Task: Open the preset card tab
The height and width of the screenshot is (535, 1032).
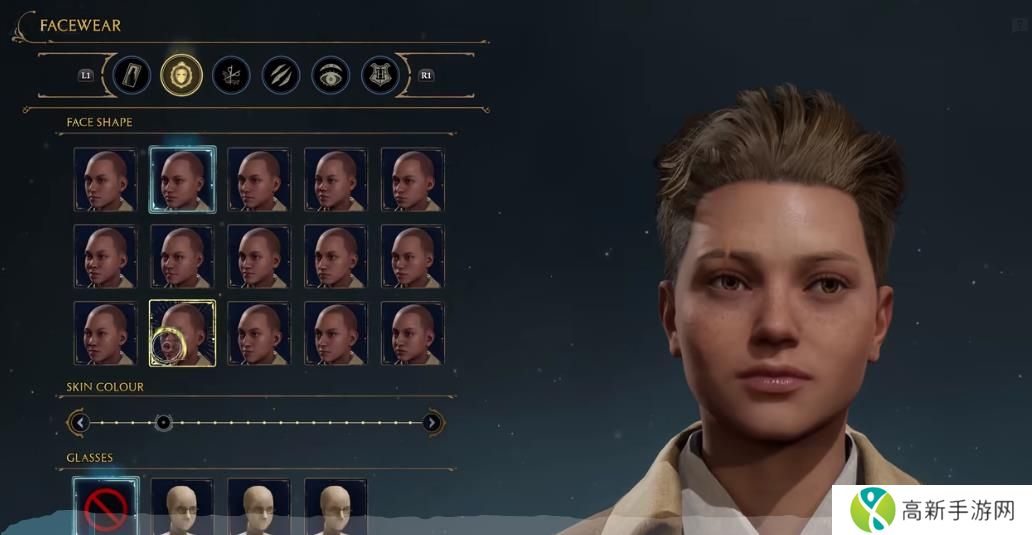Action: coord(132,75)
